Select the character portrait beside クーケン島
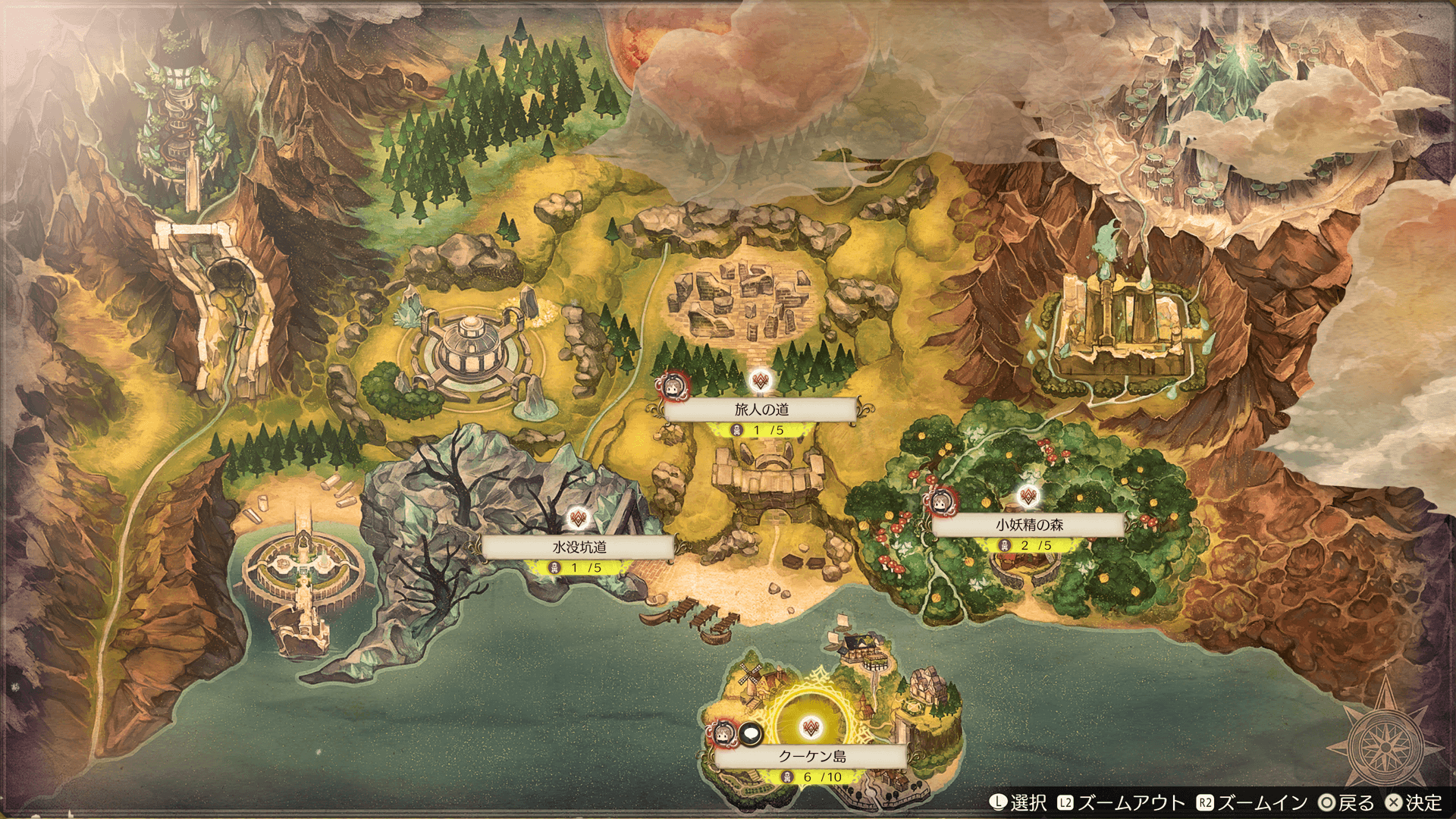 tap(723, 733)
